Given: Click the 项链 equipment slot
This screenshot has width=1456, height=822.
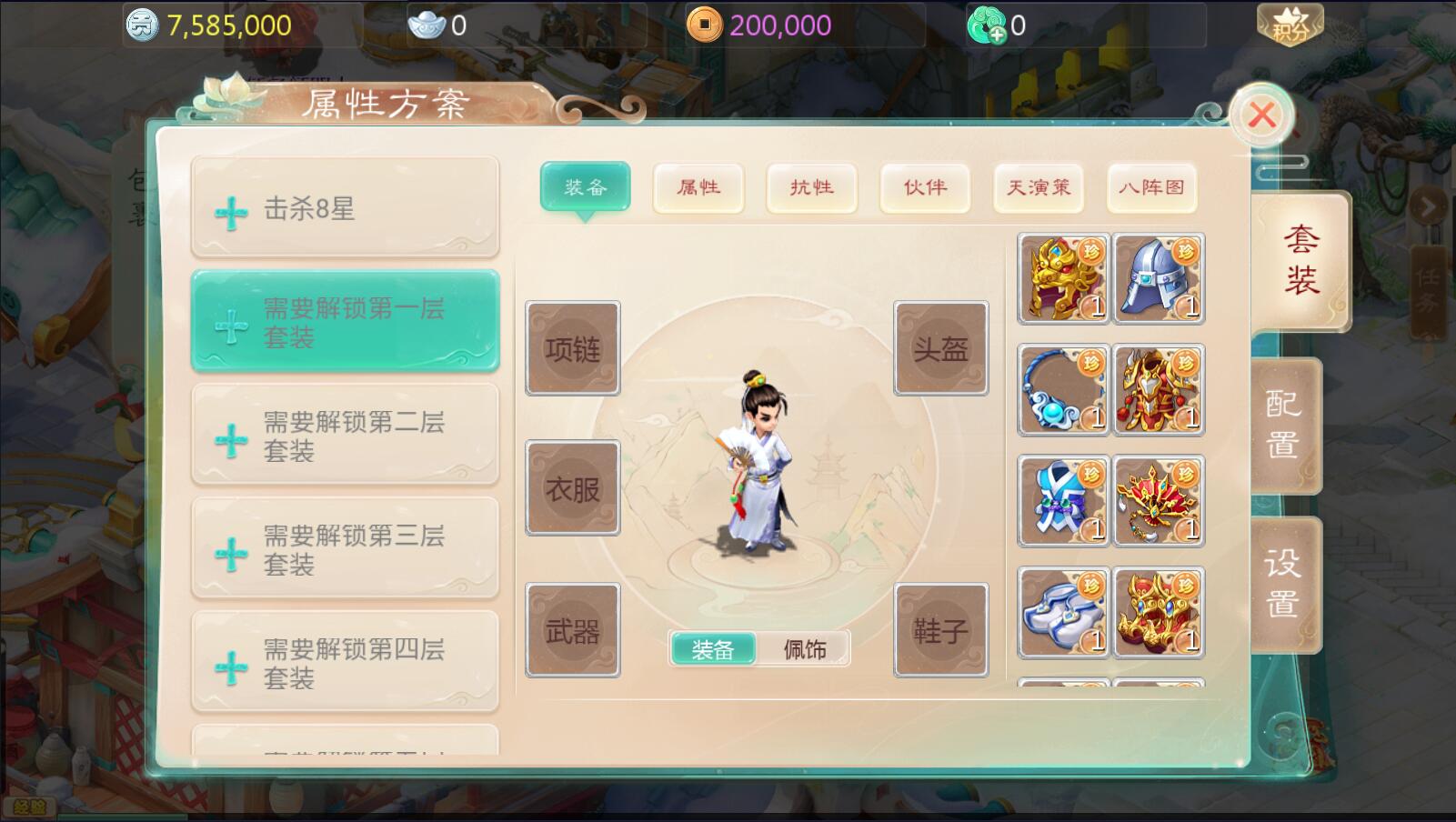Looking at the screenshot, I should click(573, 348).
